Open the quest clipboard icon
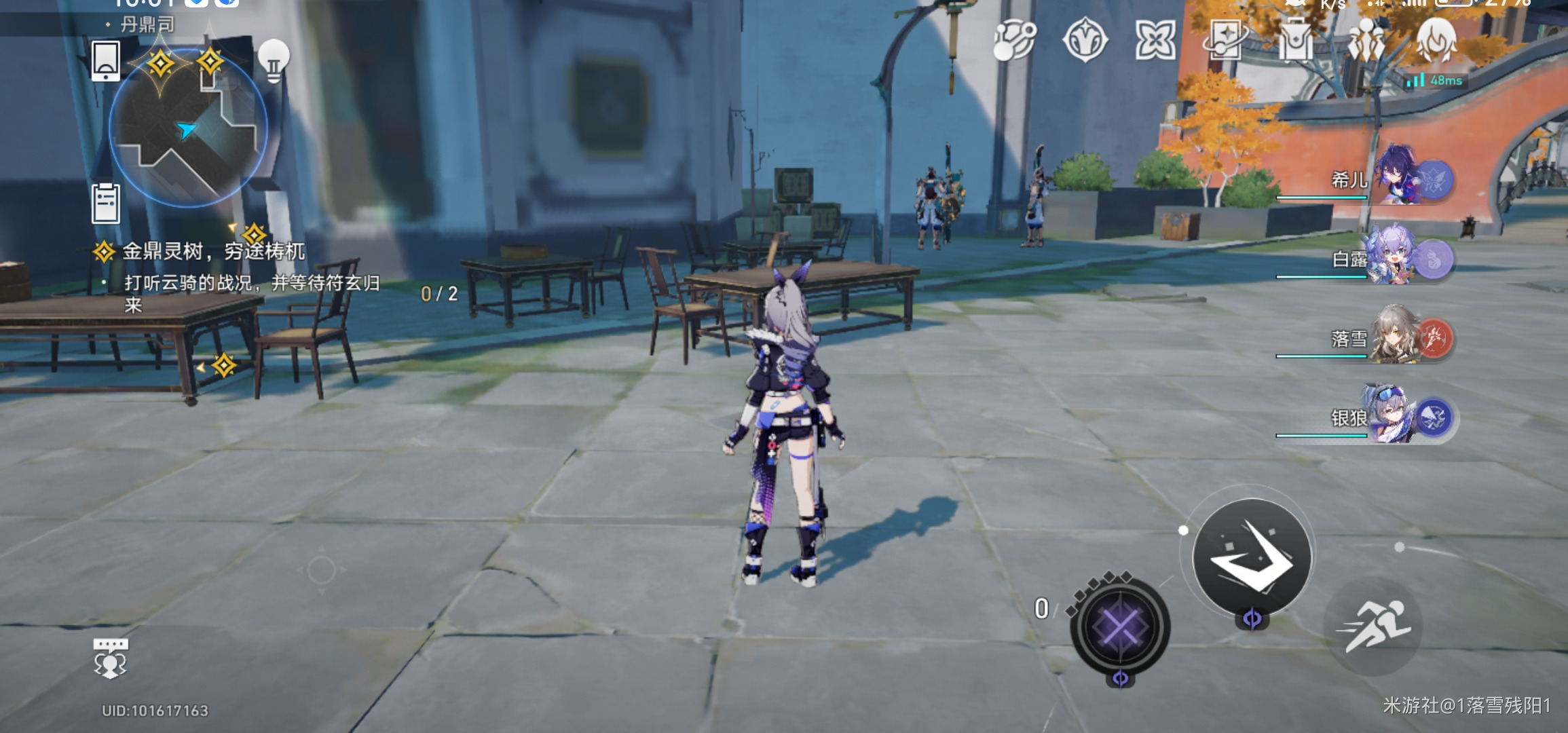The width and height of the screenshot is (1568, 733). 106,203
